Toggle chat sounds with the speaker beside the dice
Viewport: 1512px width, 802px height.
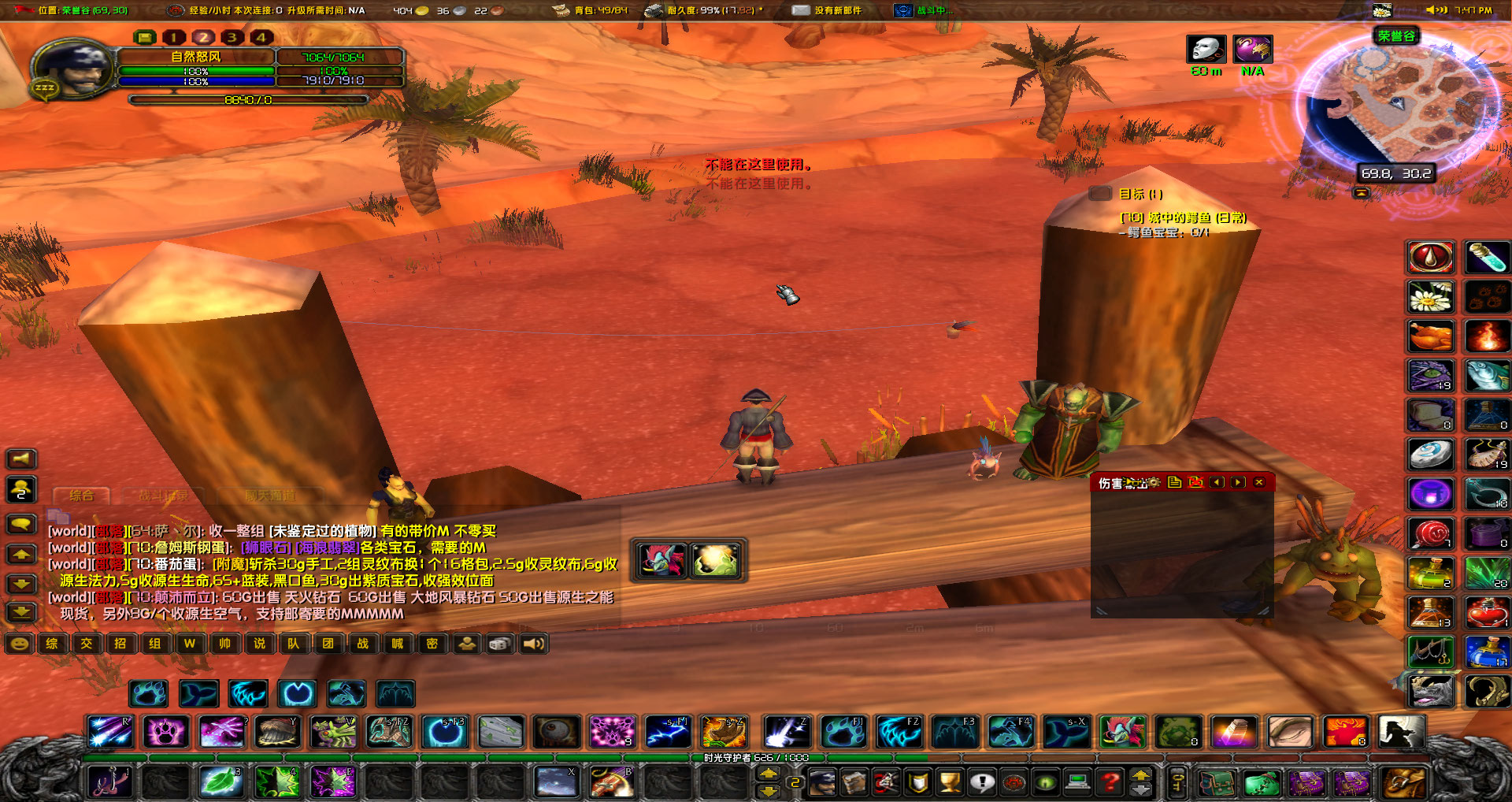(534, 644)
